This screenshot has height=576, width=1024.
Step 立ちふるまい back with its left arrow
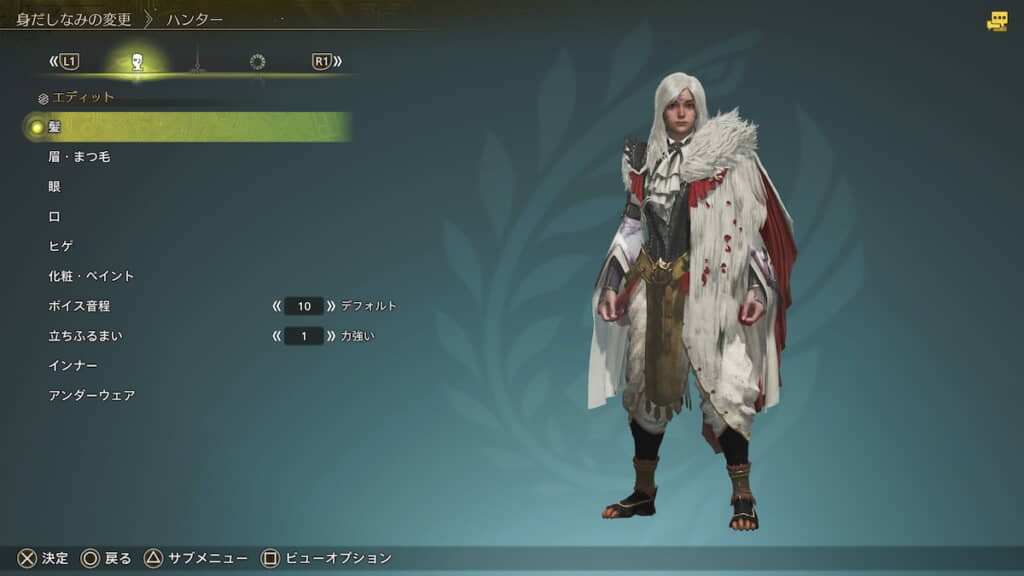click(x=277, y=336)
